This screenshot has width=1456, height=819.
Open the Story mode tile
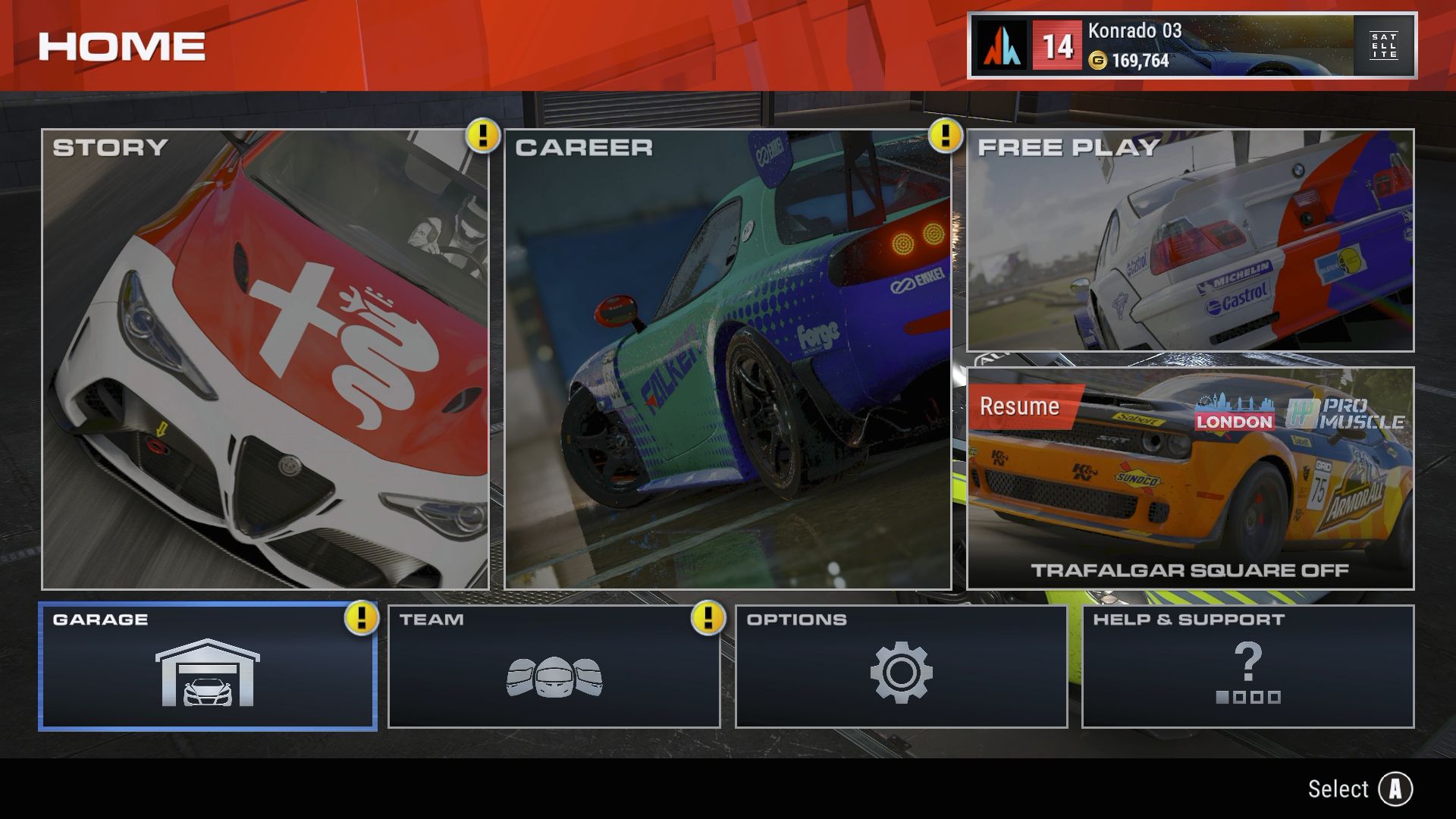(x=265, y=359)
